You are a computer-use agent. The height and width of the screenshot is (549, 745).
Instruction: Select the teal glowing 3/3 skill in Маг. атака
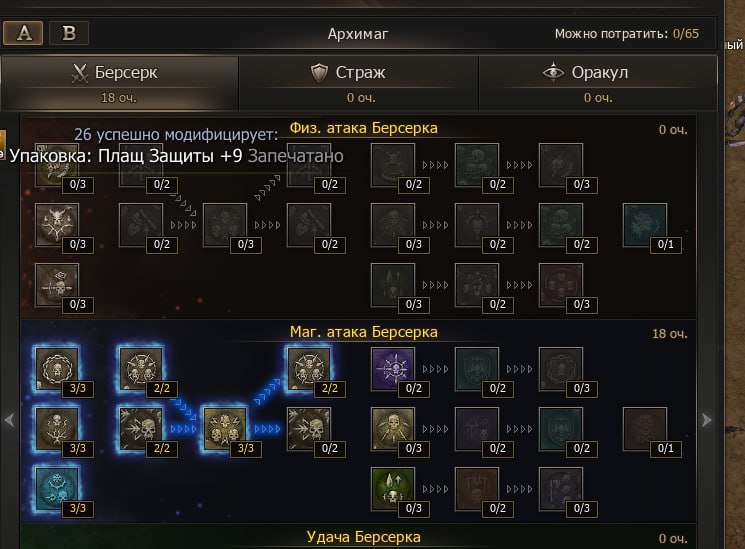(x=56, y=489)
